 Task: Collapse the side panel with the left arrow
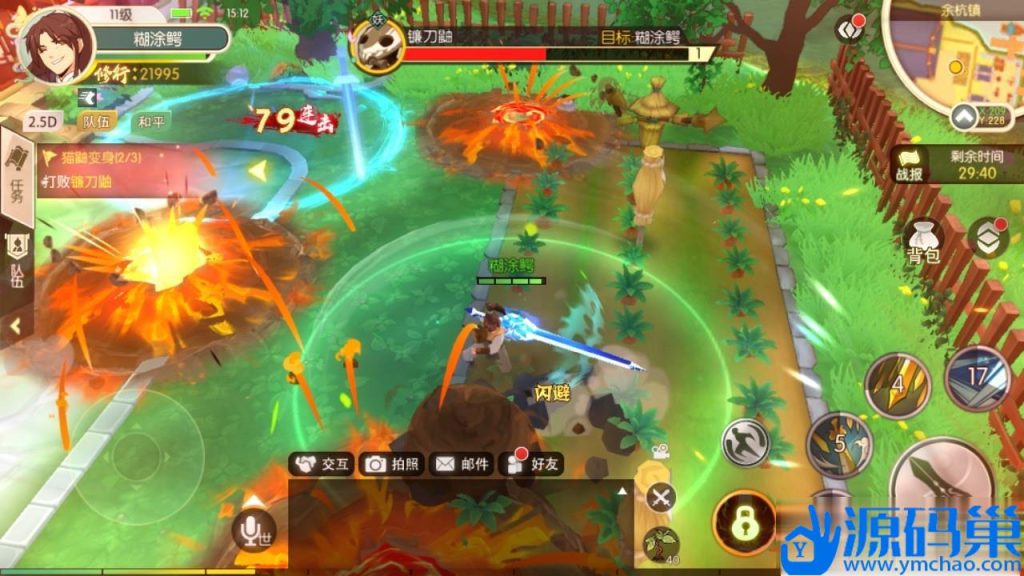click(x=16, y=326)
